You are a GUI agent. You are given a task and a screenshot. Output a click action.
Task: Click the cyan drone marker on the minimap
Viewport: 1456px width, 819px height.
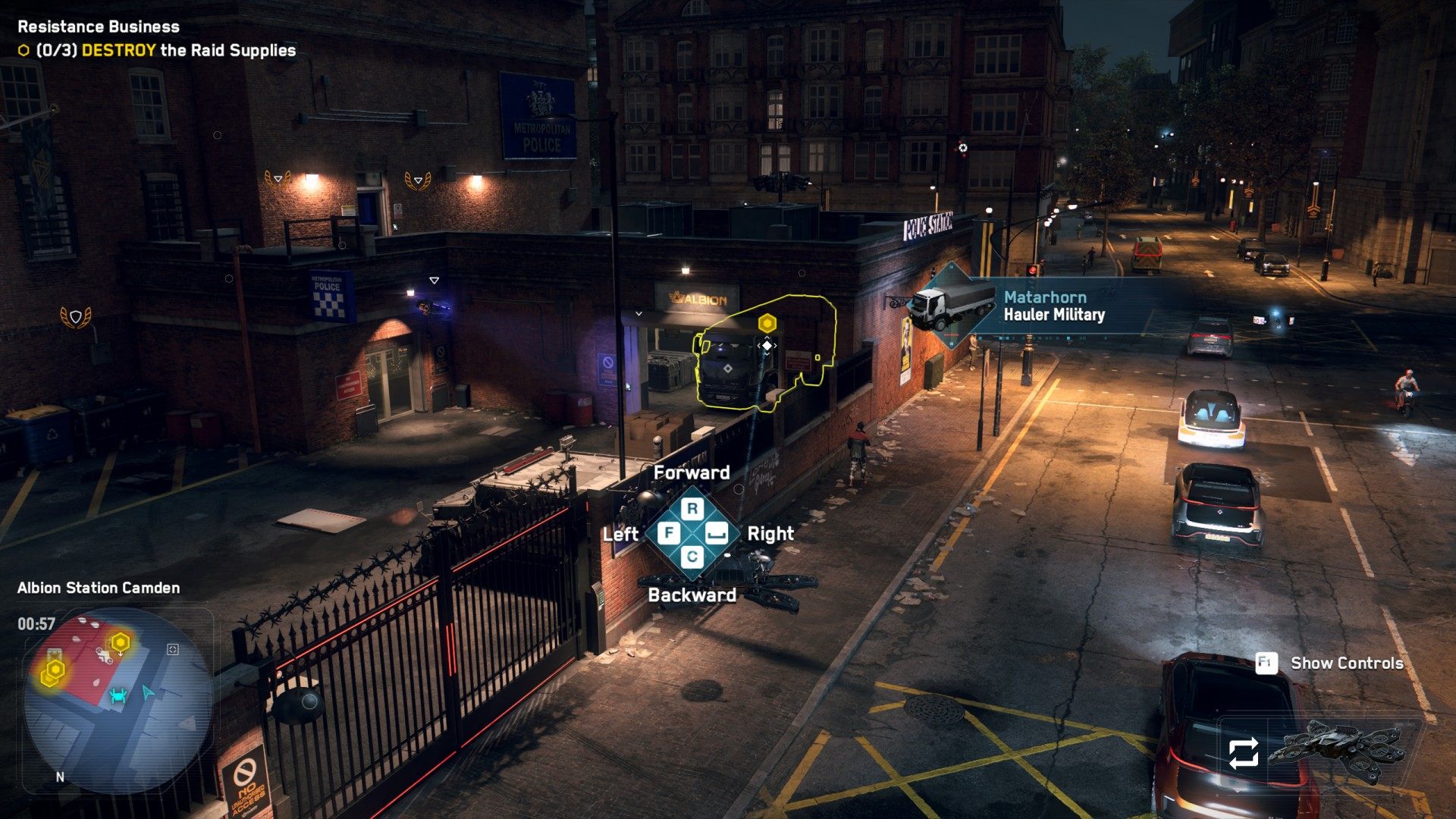(x=118, y=695)
